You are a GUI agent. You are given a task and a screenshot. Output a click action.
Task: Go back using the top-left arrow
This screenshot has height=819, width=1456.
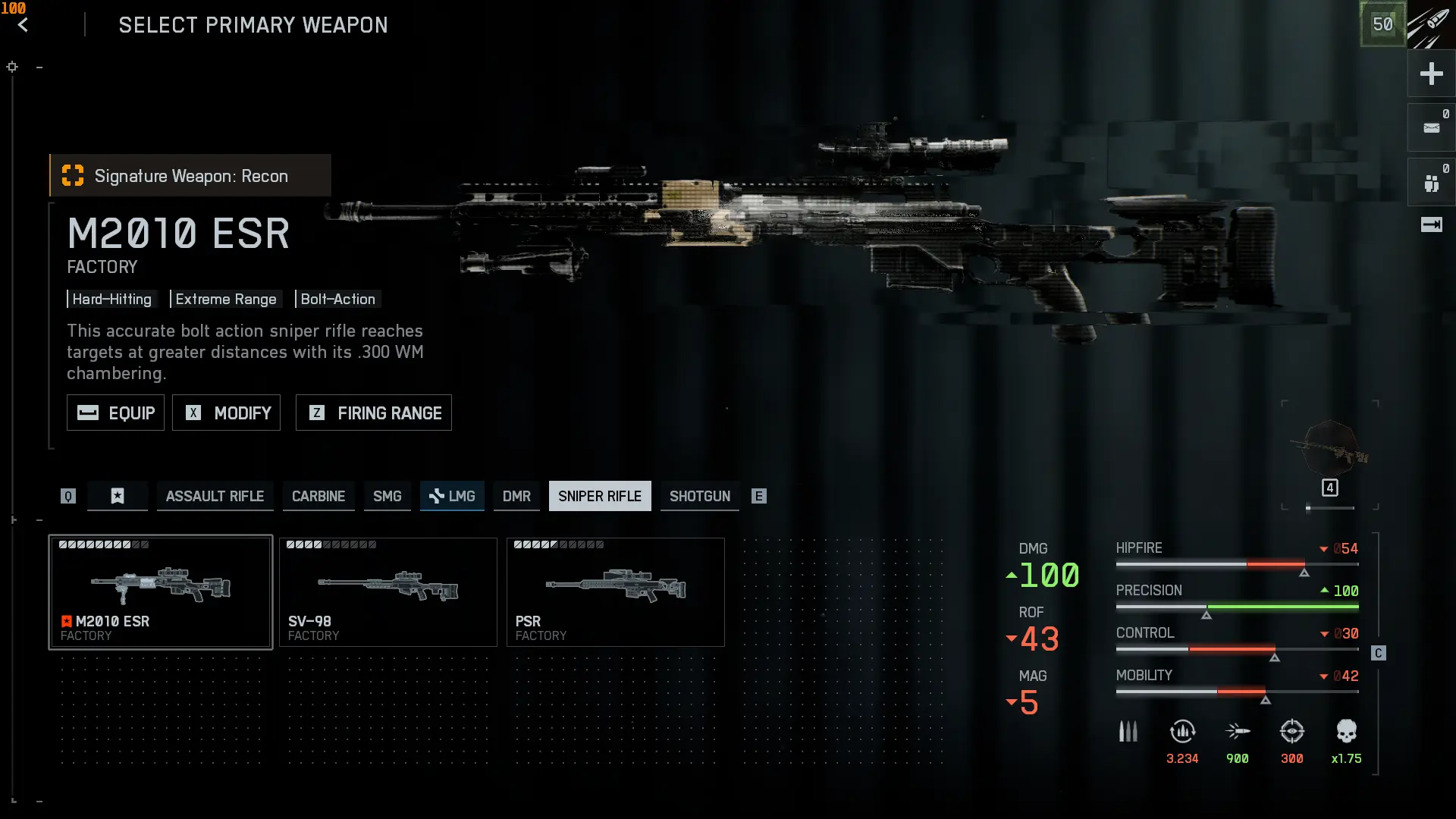click(x=23, y=25)
